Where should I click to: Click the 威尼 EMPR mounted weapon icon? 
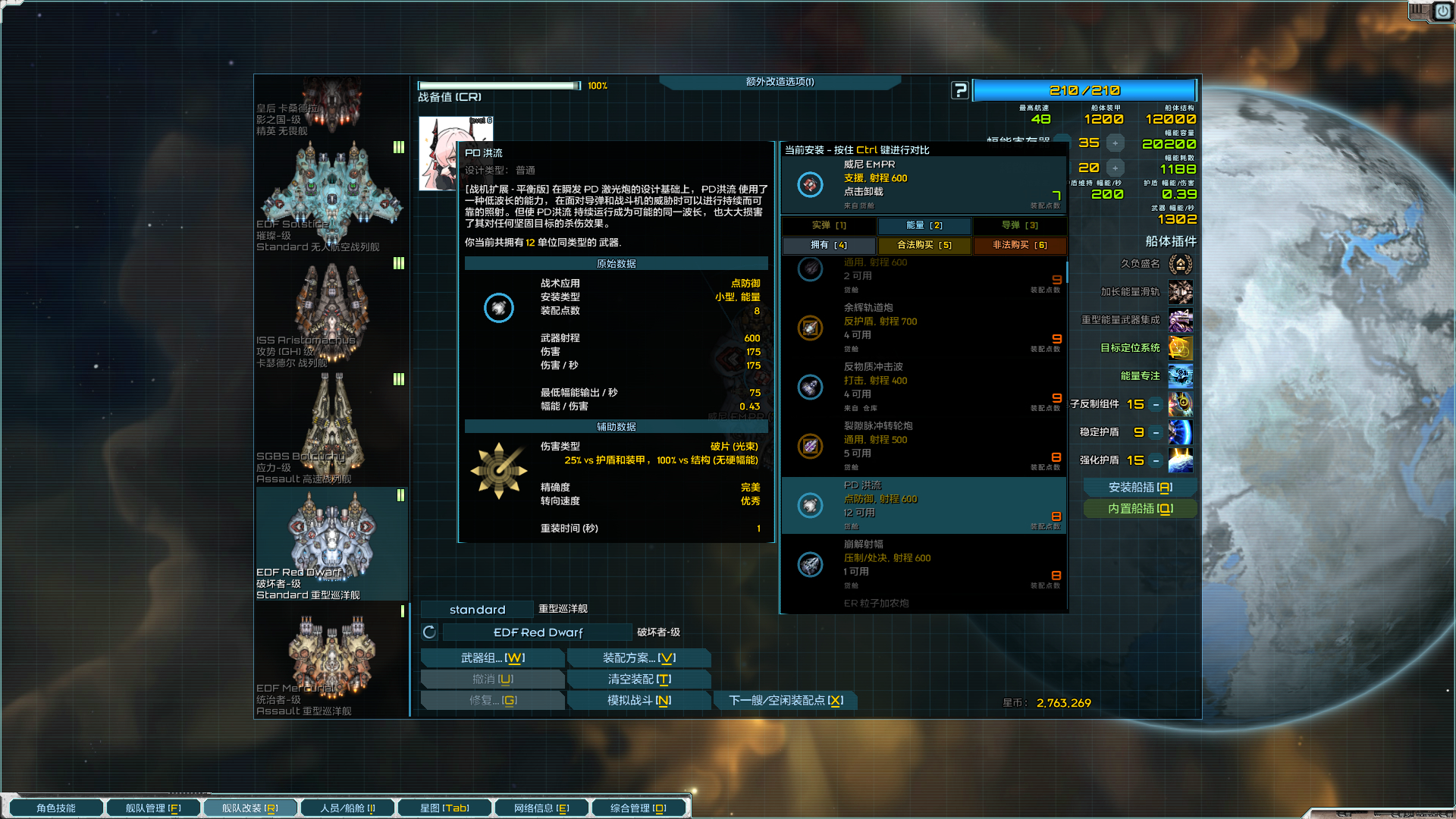[810, 184]
